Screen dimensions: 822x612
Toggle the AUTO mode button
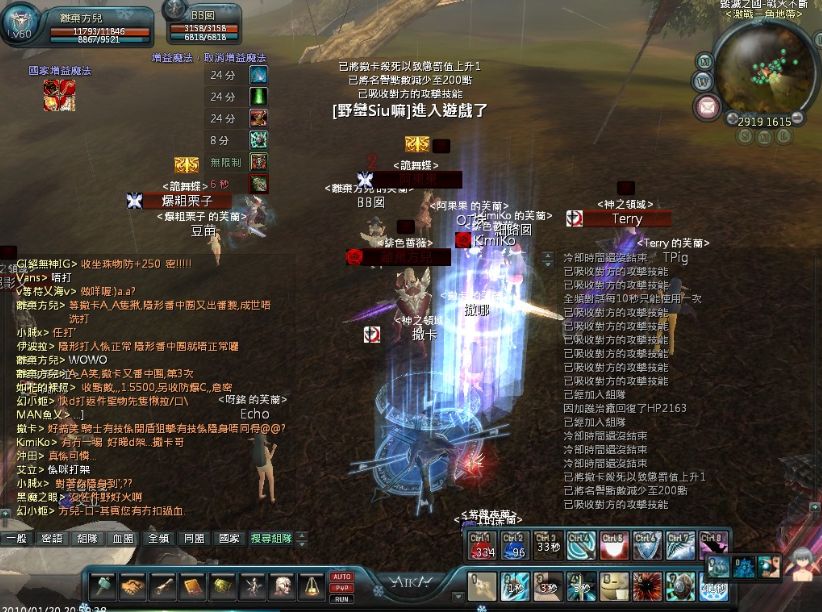click(342, 576)
